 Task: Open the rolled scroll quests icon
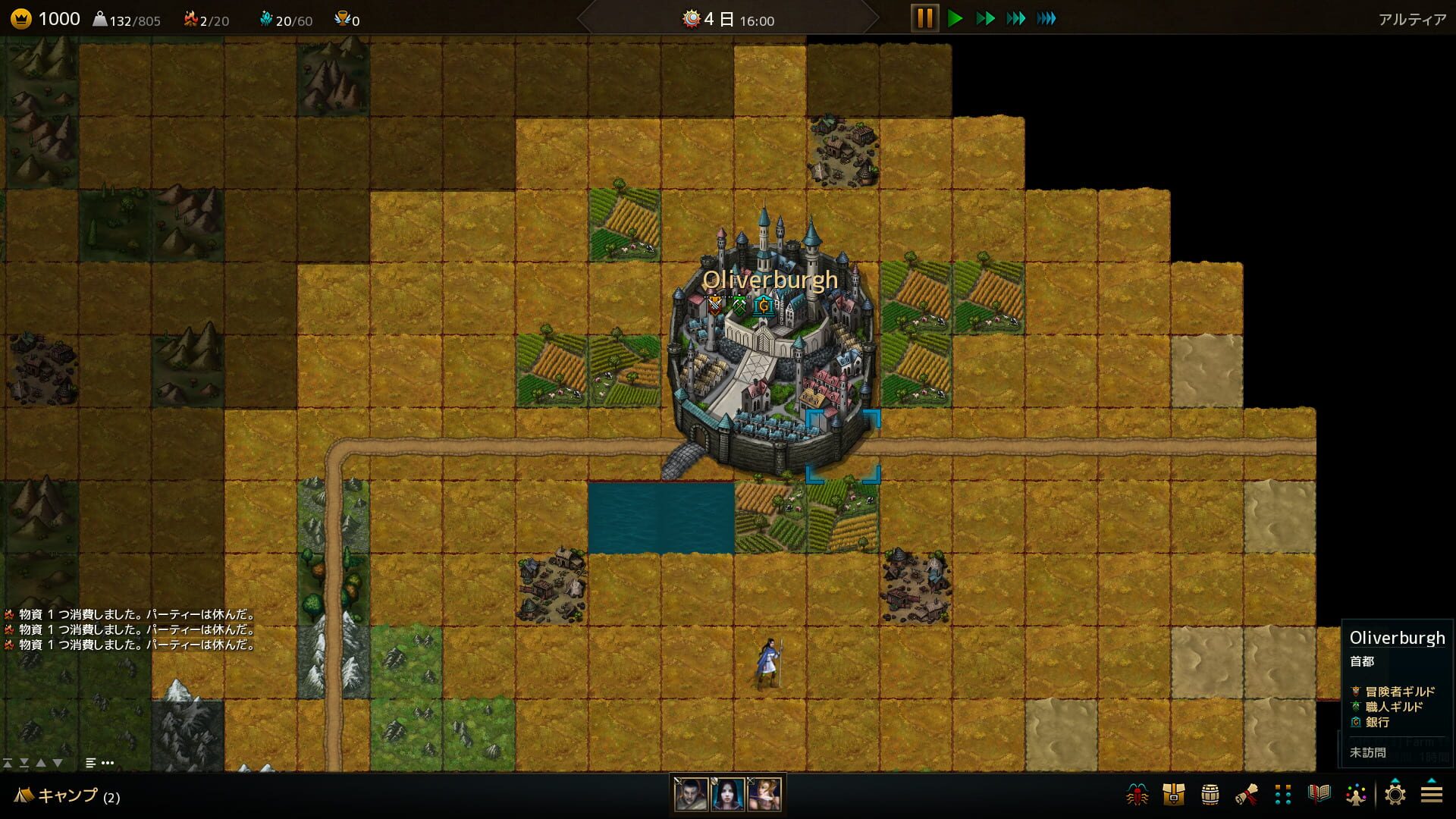pos(1247,795)
